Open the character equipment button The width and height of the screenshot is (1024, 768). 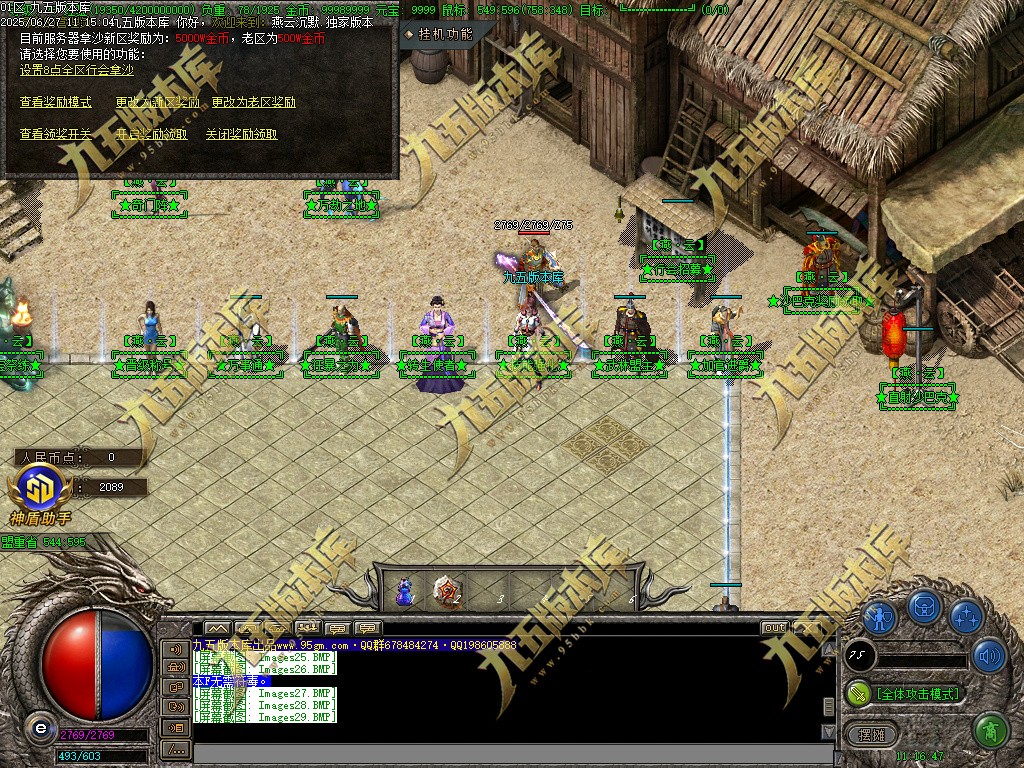pos(879,616)
